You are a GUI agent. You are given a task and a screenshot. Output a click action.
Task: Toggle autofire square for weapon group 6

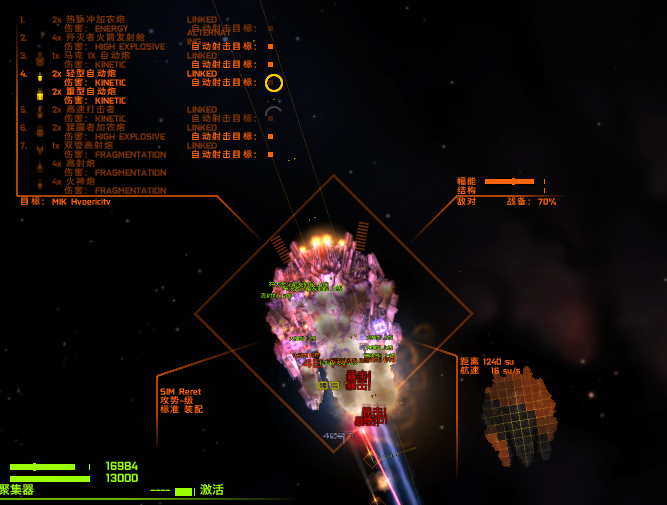tap(270, 137)
